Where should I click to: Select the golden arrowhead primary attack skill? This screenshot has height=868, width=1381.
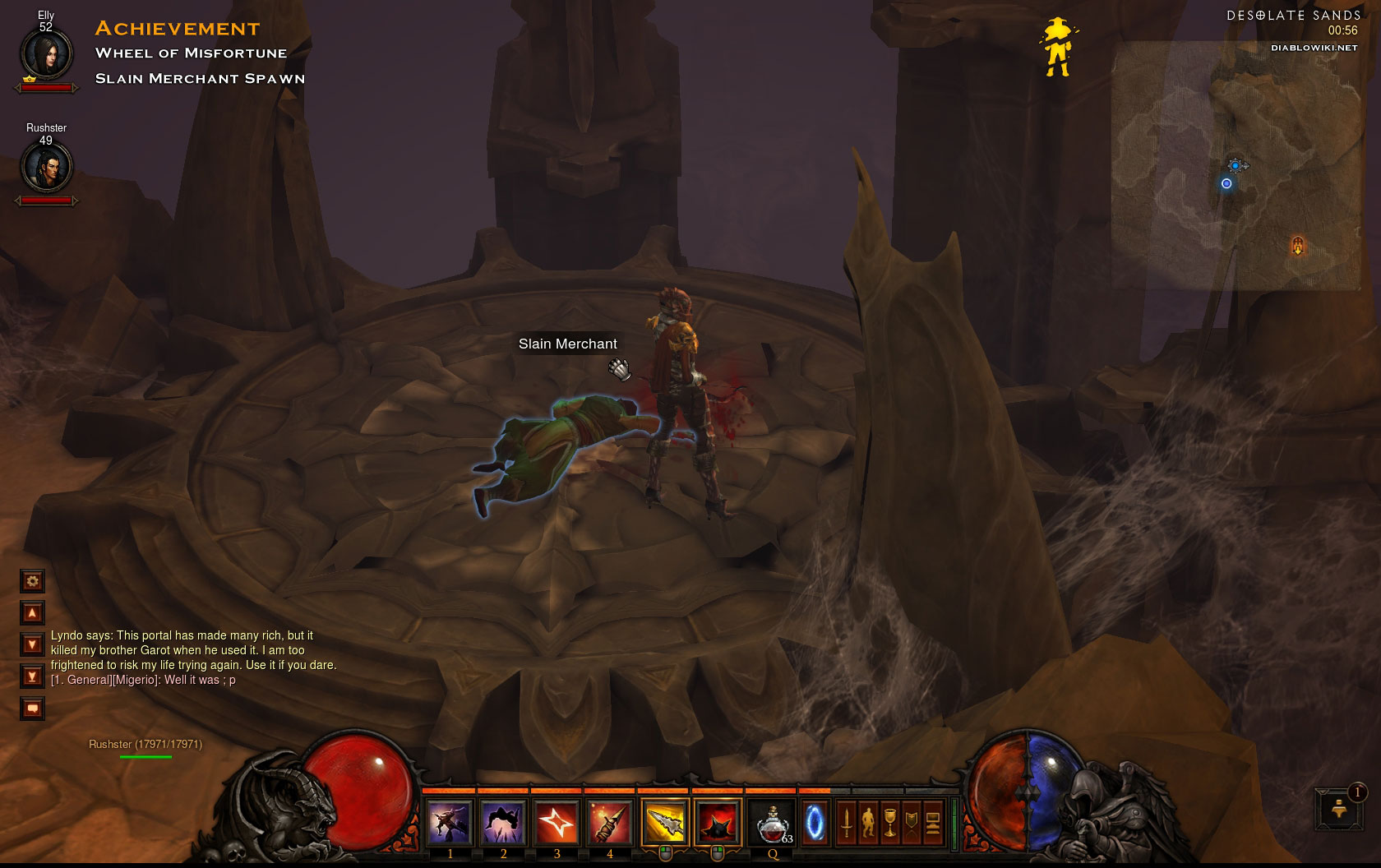click(664, 822)
